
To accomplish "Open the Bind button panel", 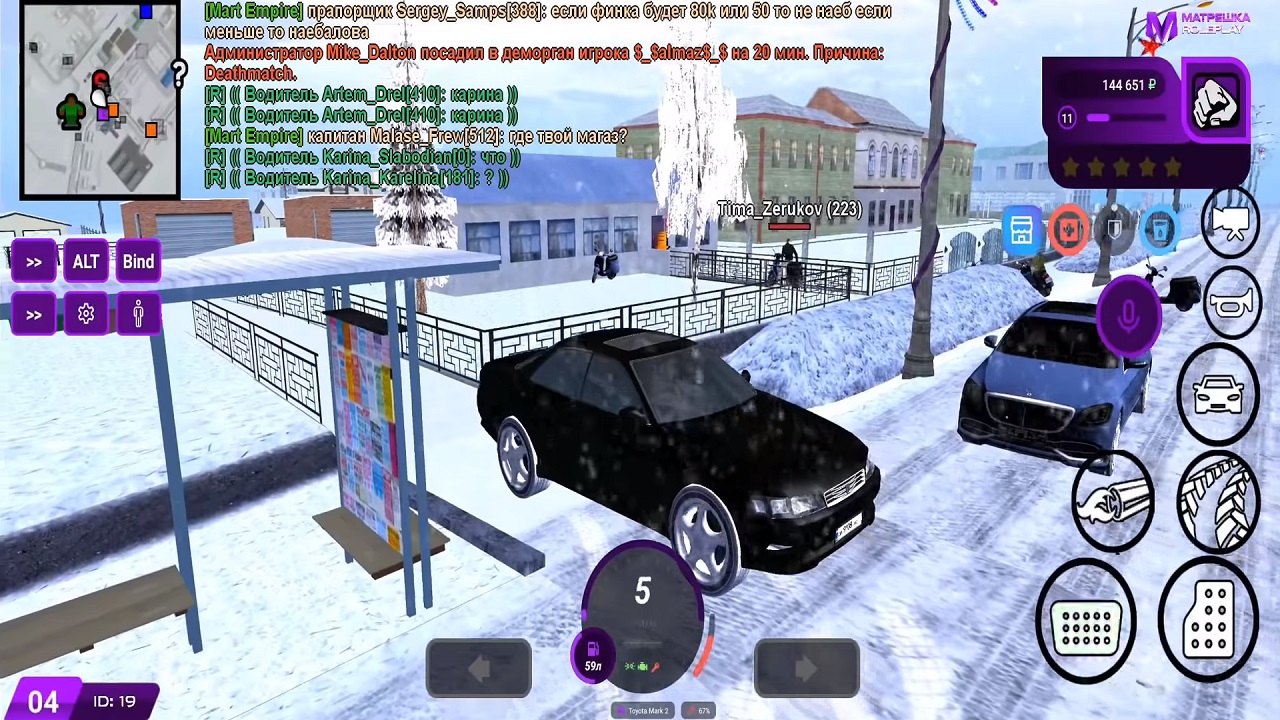I will [x=138, y=262].
